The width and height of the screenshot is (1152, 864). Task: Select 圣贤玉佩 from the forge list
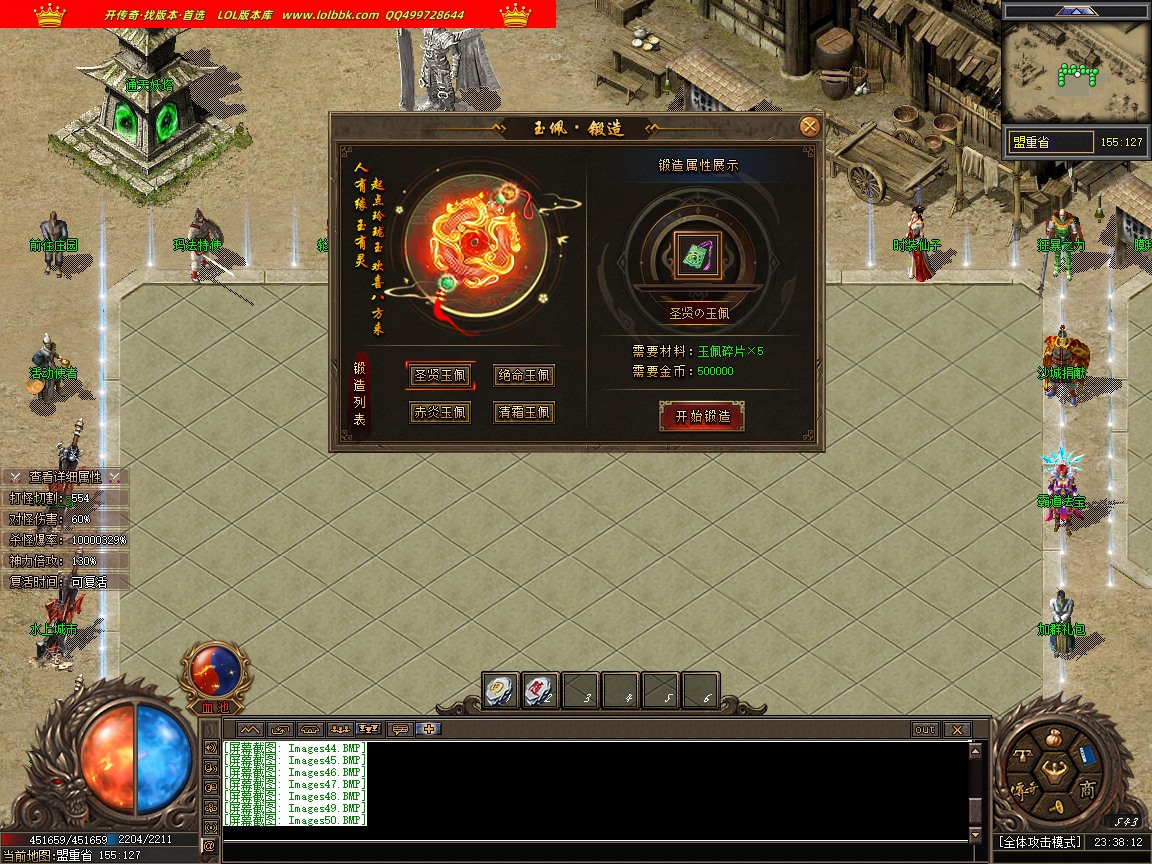tap(440, 376)
